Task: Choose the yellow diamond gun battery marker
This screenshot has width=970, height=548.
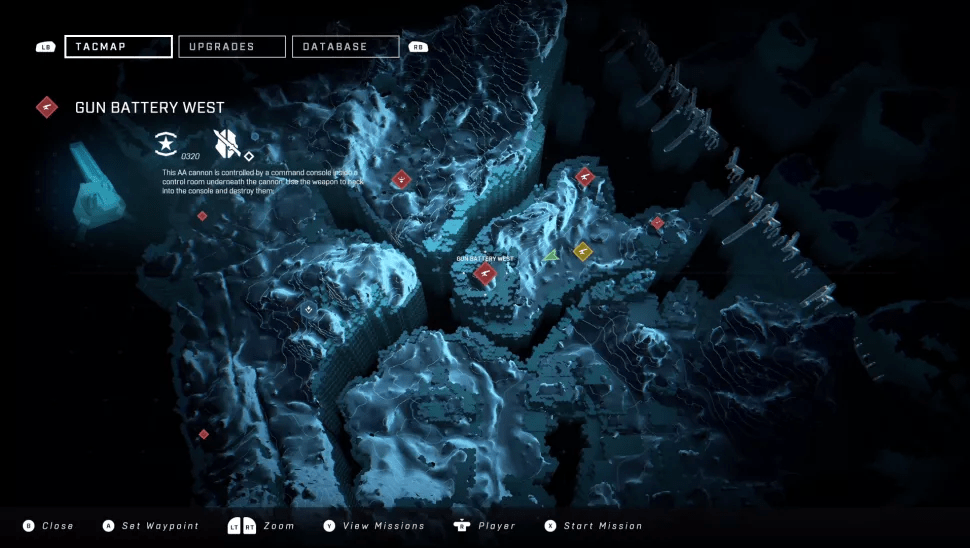Action: [x=583, y=250]
